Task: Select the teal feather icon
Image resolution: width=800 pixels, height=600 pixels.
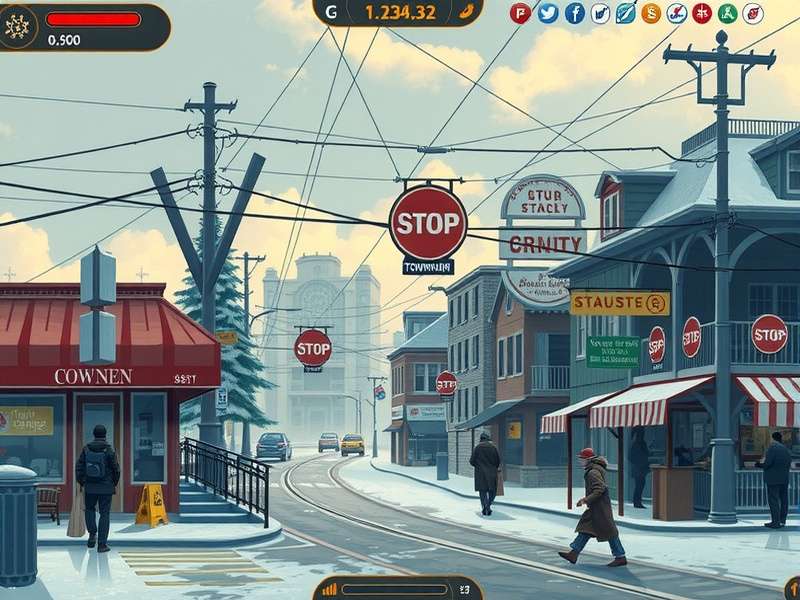Action: 625,13
